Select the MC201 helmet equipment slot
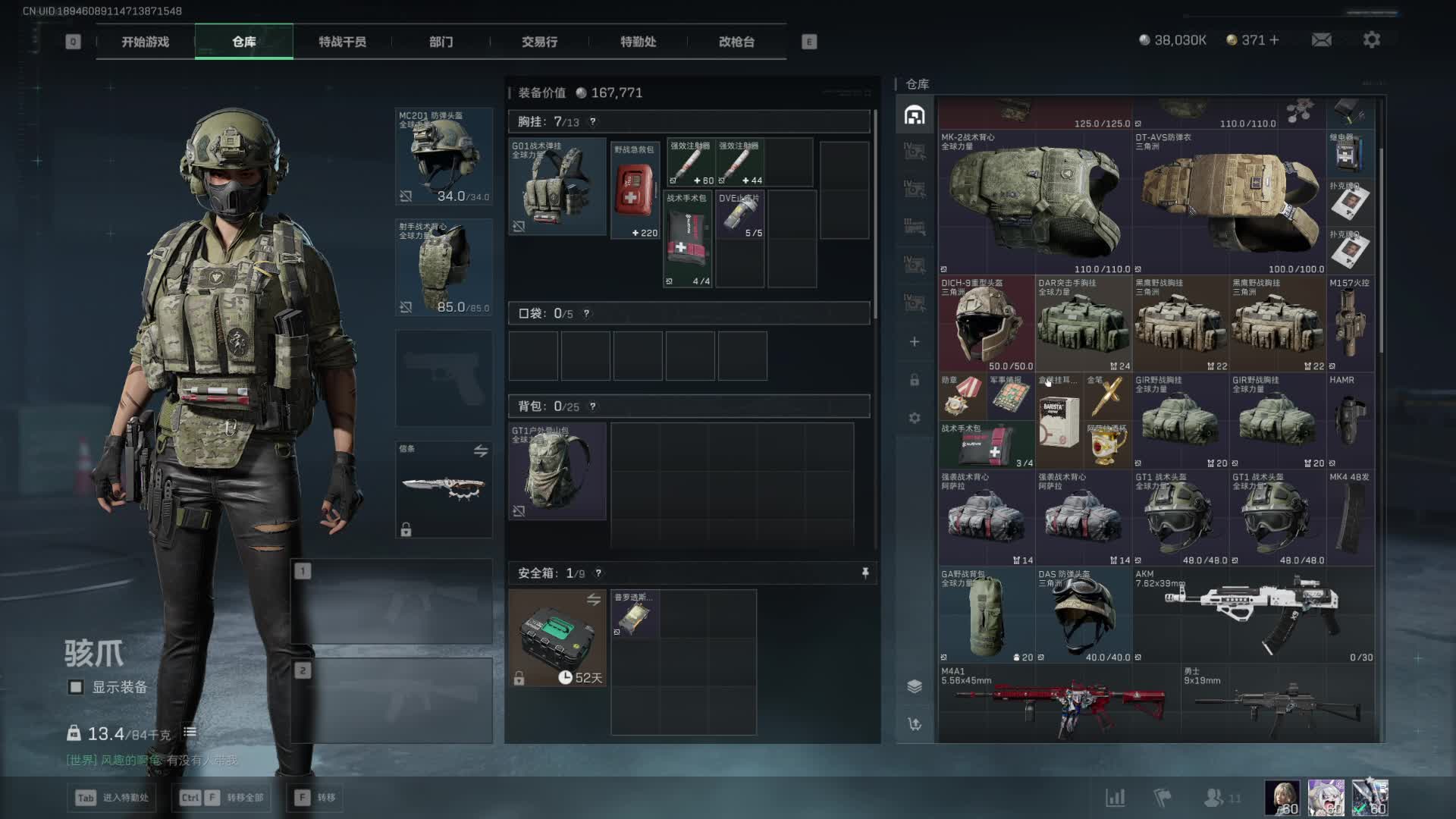The height and width of the screenshot is (819, 1456). pos(444,157)
